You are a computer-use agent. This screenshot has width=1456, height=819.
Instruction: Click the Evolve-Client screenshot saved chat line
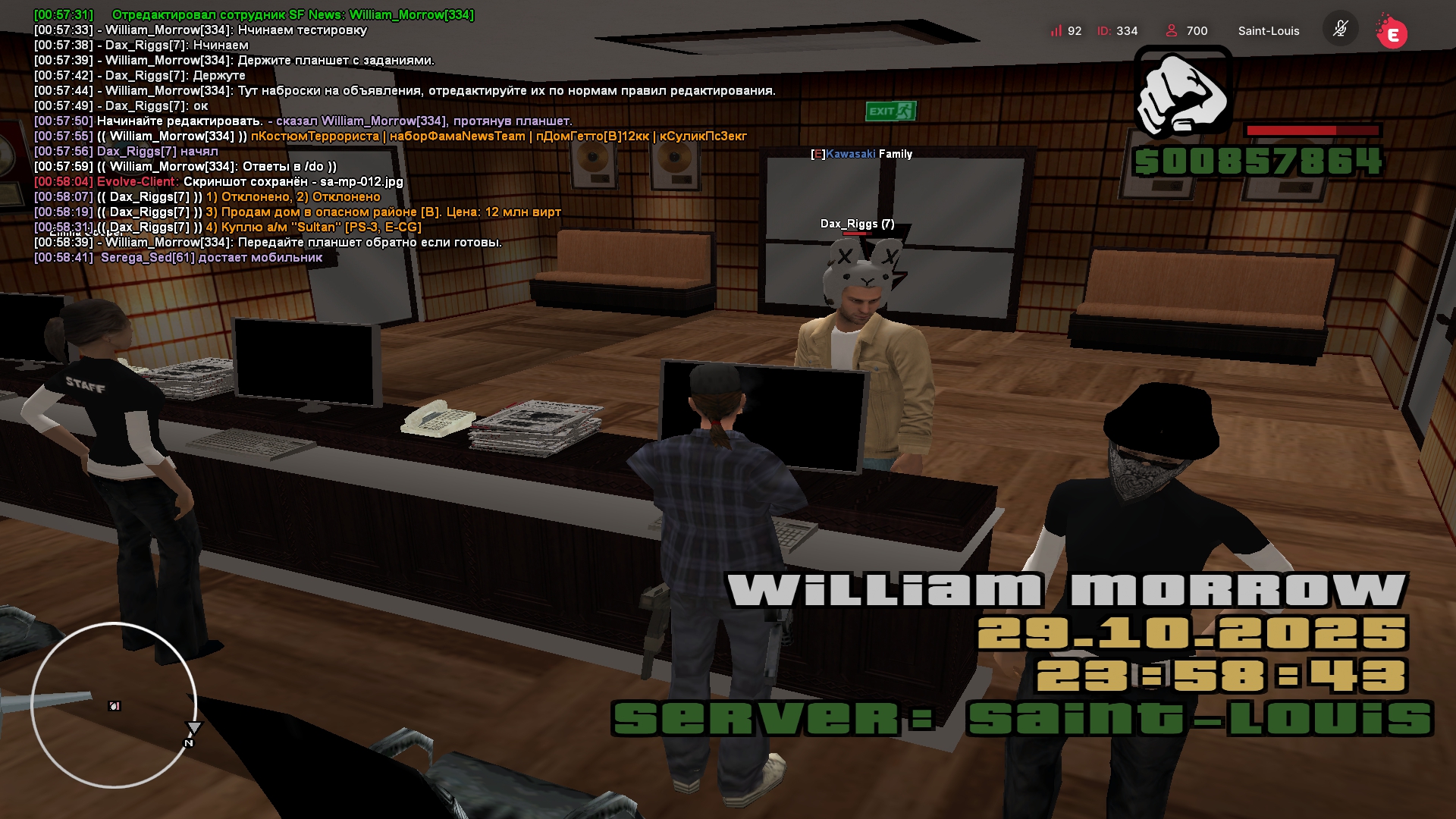(x=218, y=182)
